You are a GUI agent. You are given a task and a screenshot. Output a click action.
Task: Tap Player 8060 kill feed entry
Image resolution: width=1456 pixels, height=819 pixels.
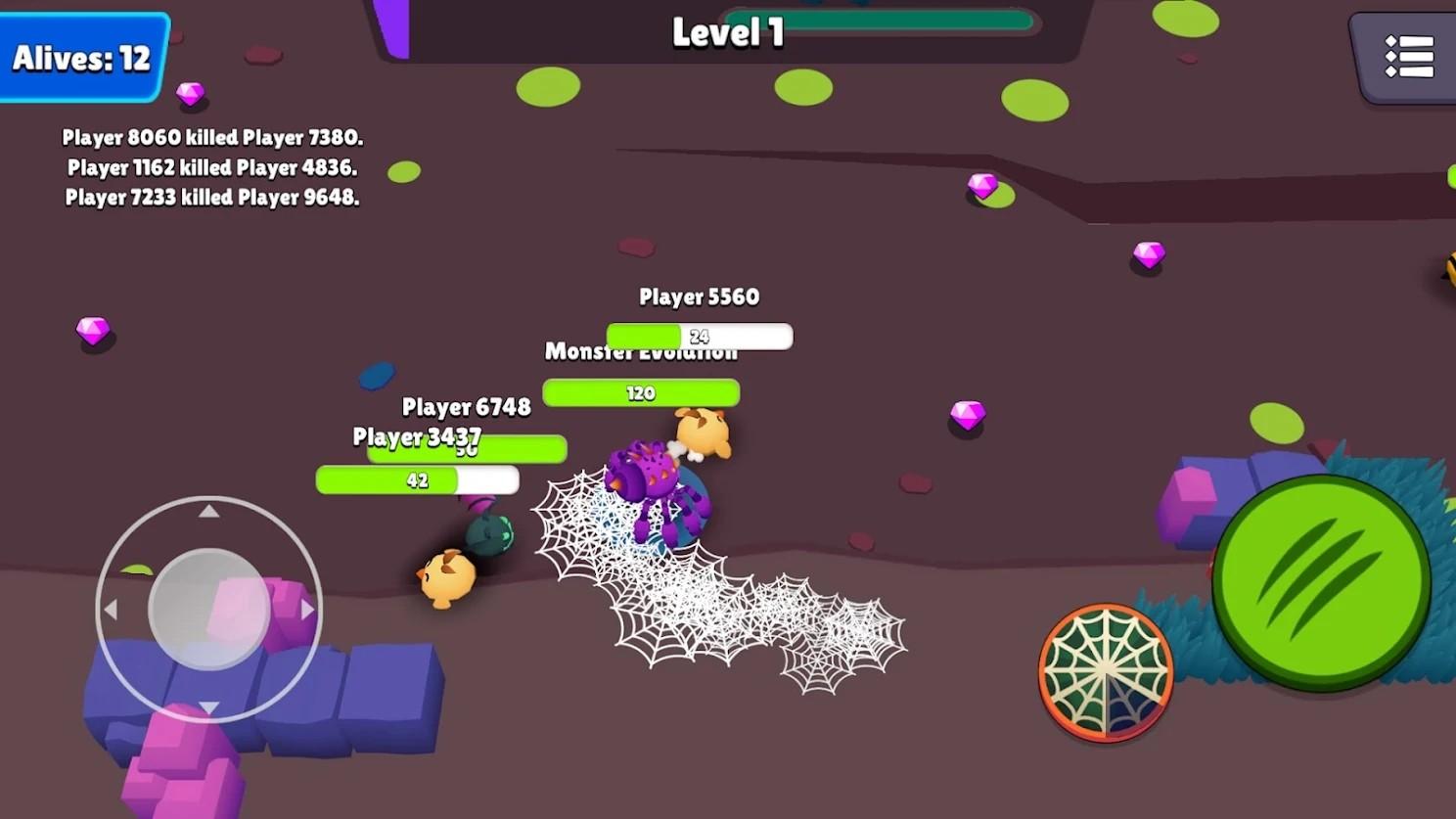(x=212, y=138)
